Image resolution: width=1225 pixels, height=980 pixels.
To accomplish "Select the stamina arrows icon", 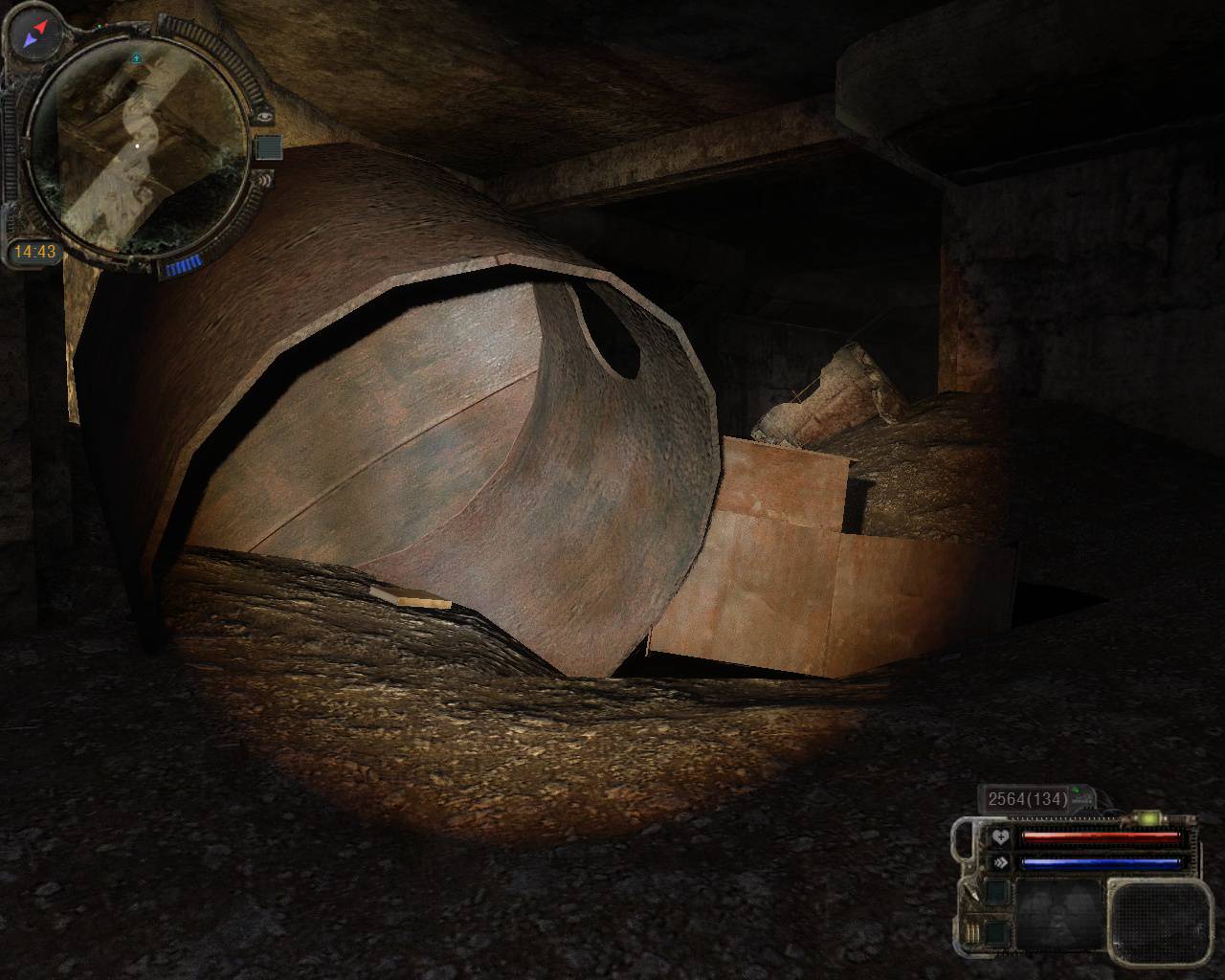I will 1000,862.
